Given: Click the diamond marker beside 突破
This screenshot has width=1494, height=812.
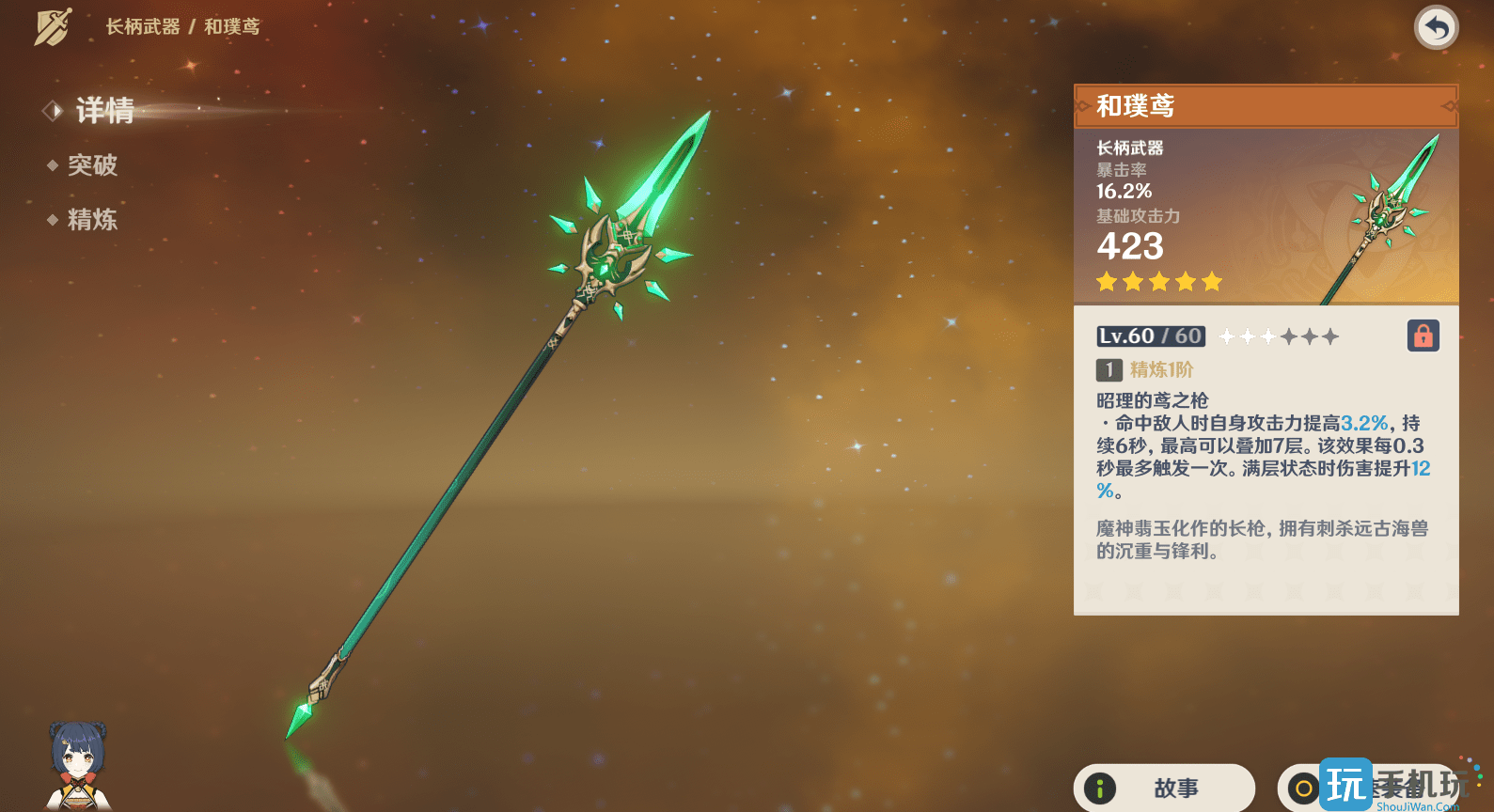Looking at the screenshot, I should pyautogui.click(x=53, y=165).
